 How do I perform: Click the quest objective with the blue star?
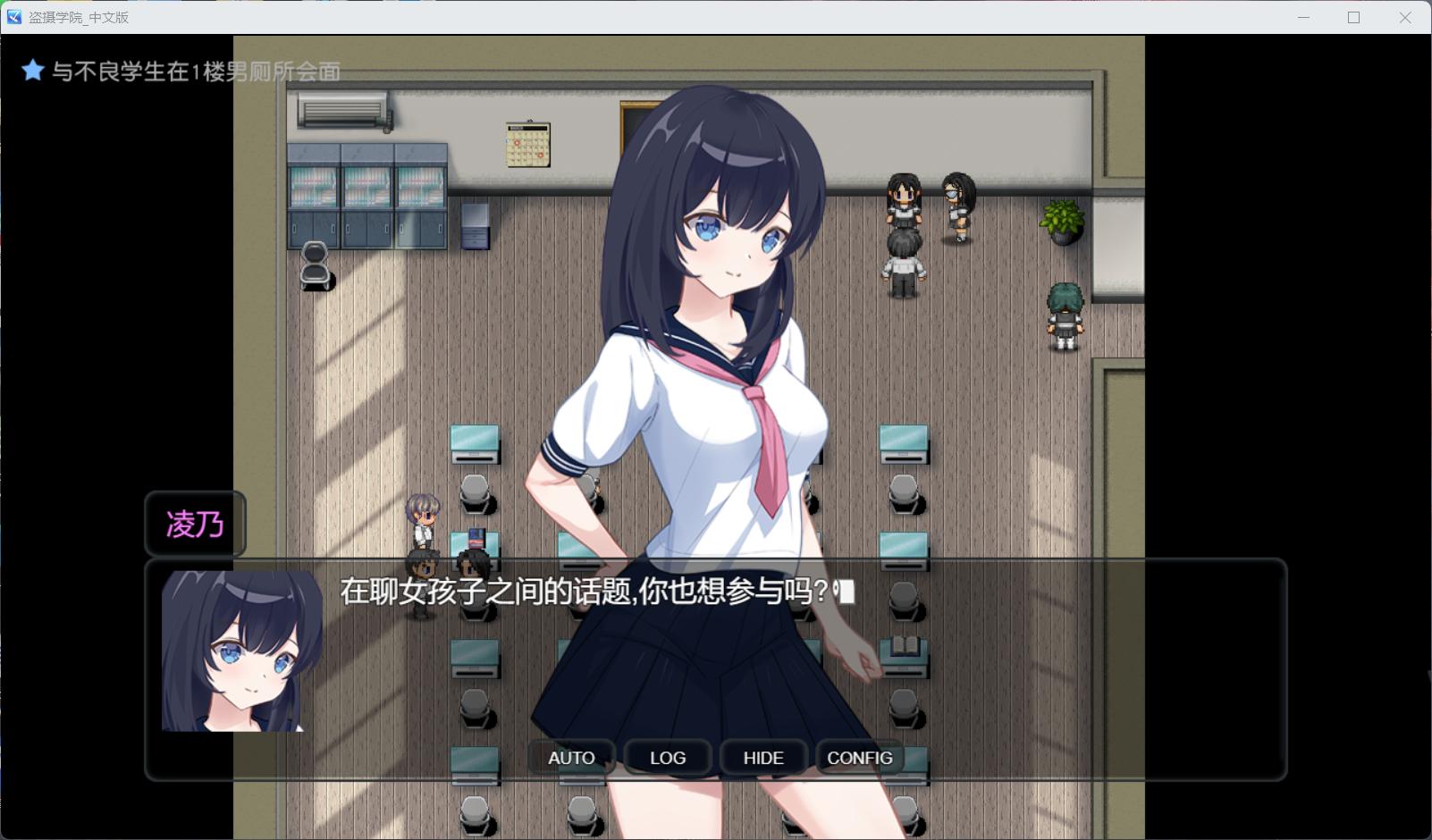click(x=181, y=71)
